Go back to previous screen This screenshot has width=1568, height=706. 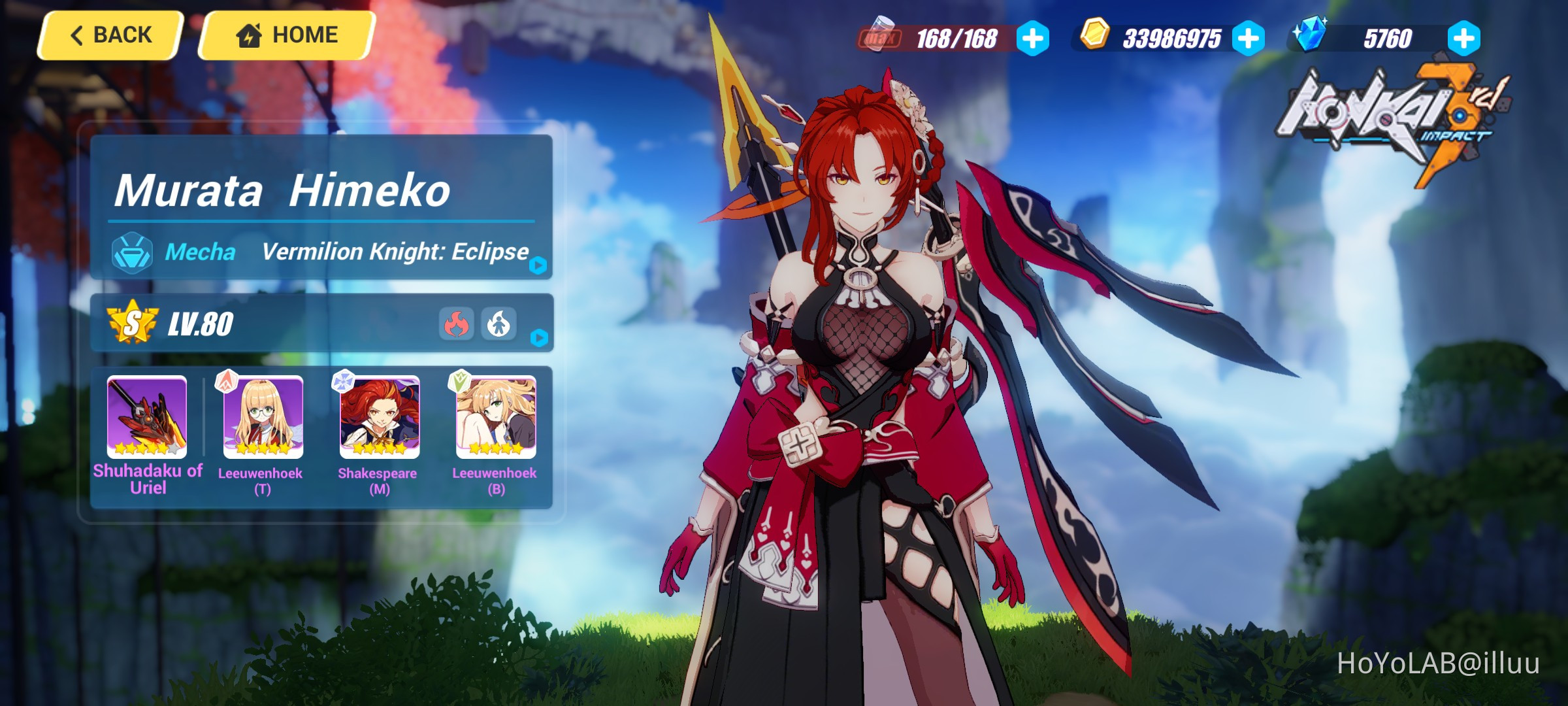(x=110, y=35)
